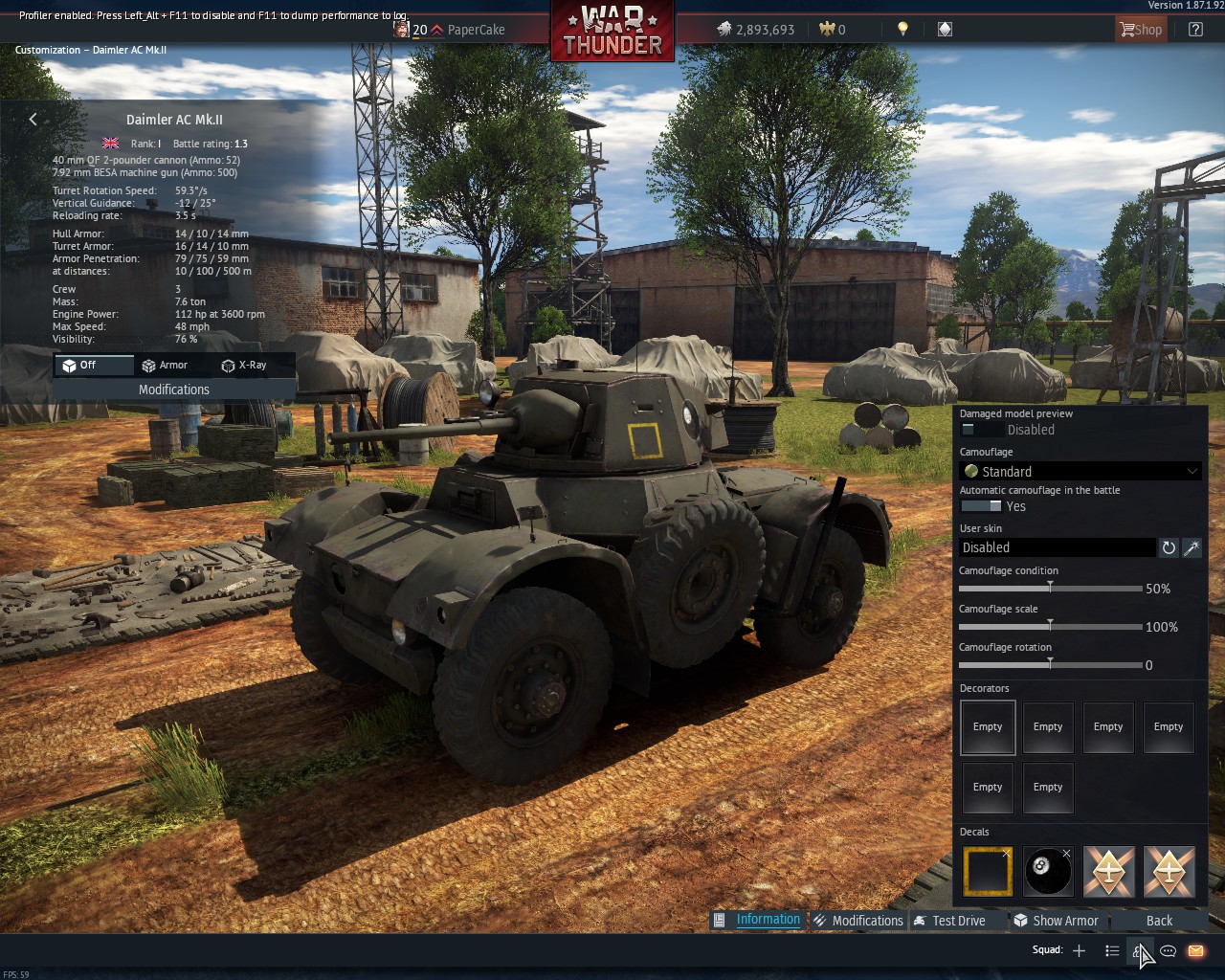
Task: Select the 8-ball decal slot
Action: point(1048,871)
